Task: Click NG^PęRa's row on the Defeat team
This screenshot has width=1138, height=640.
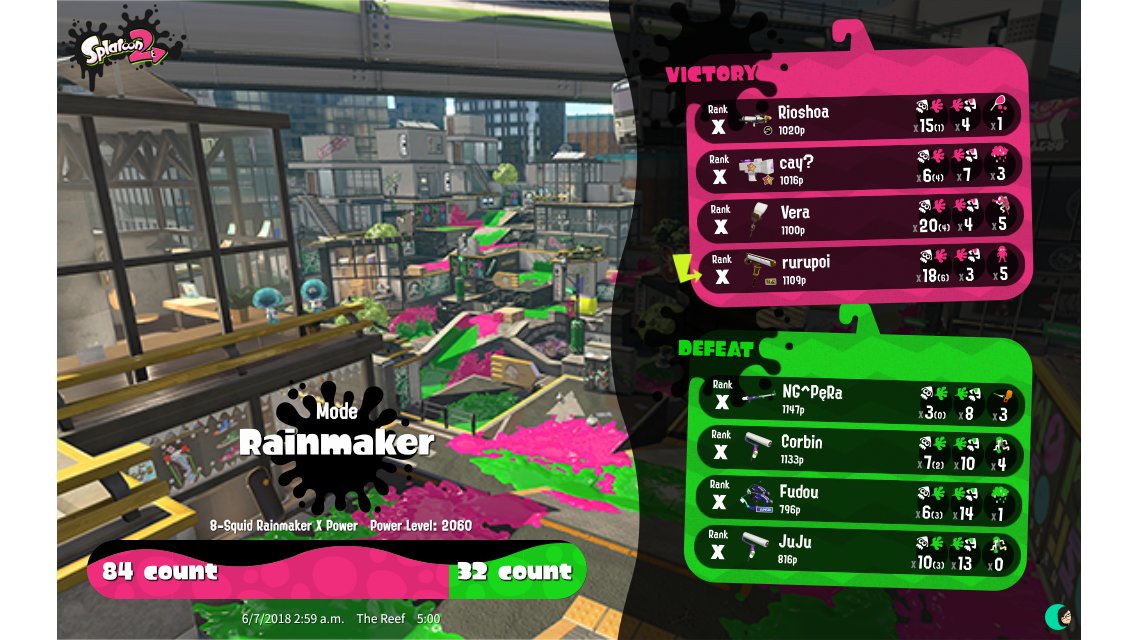Action: coord(858,400)
